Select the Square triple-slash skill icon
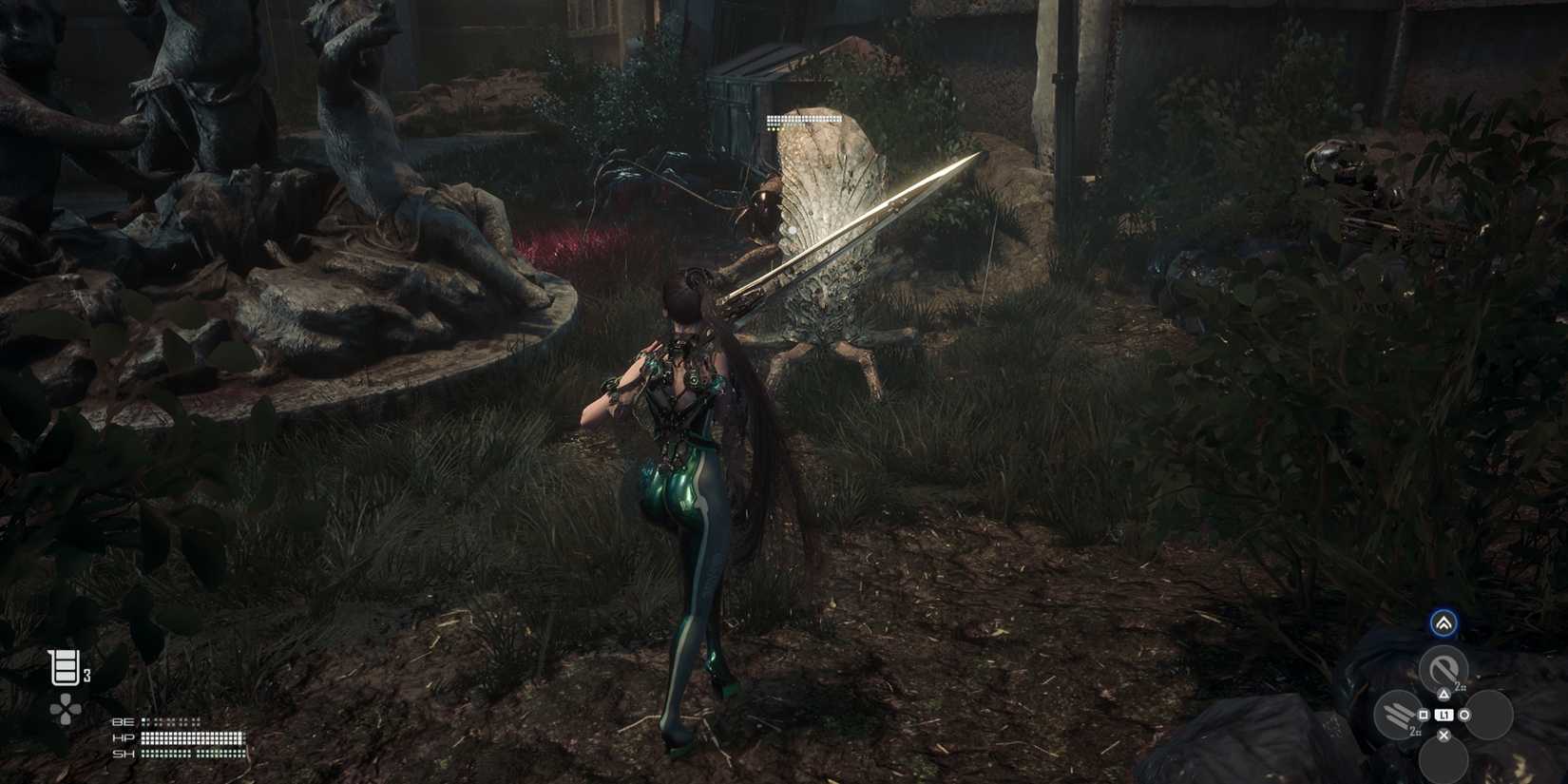The width and height of the screenshot is (1568, 784). [x=1397, y=715]
